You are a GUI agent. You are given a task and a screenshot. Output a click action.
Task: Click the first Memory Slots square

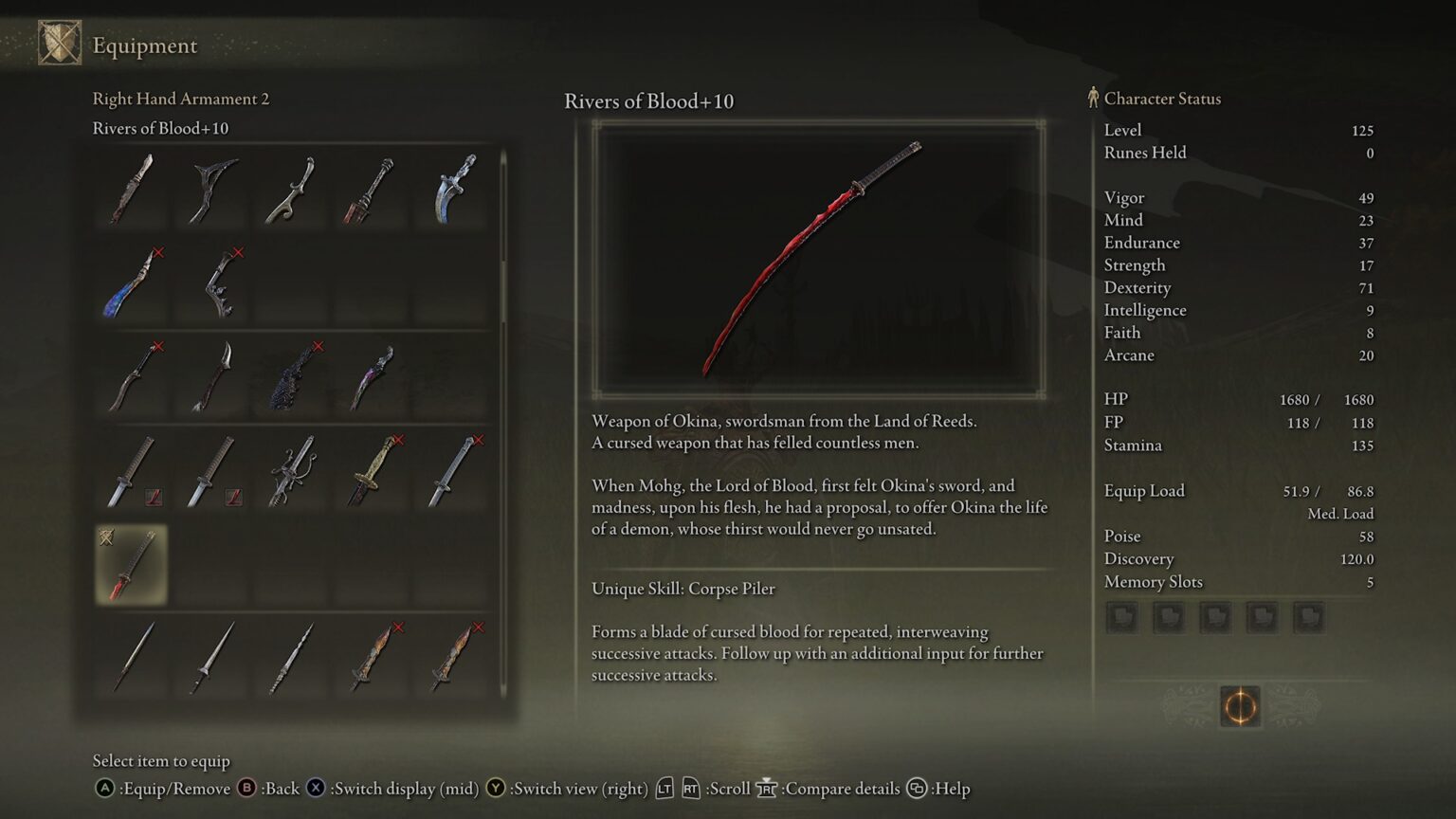pyautogui.click(x=1124, y=617)
